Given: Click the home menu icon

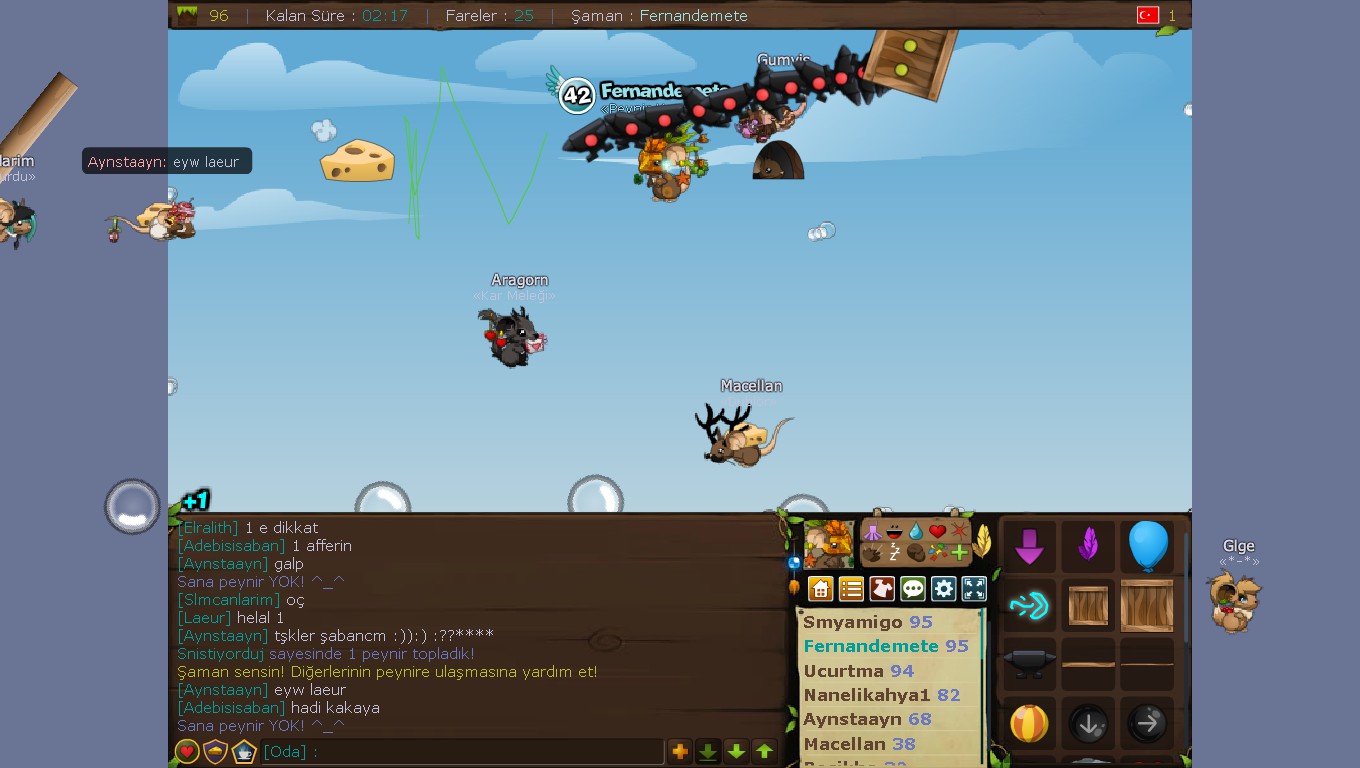Looking at the screenshot, I should pos(820,588).
